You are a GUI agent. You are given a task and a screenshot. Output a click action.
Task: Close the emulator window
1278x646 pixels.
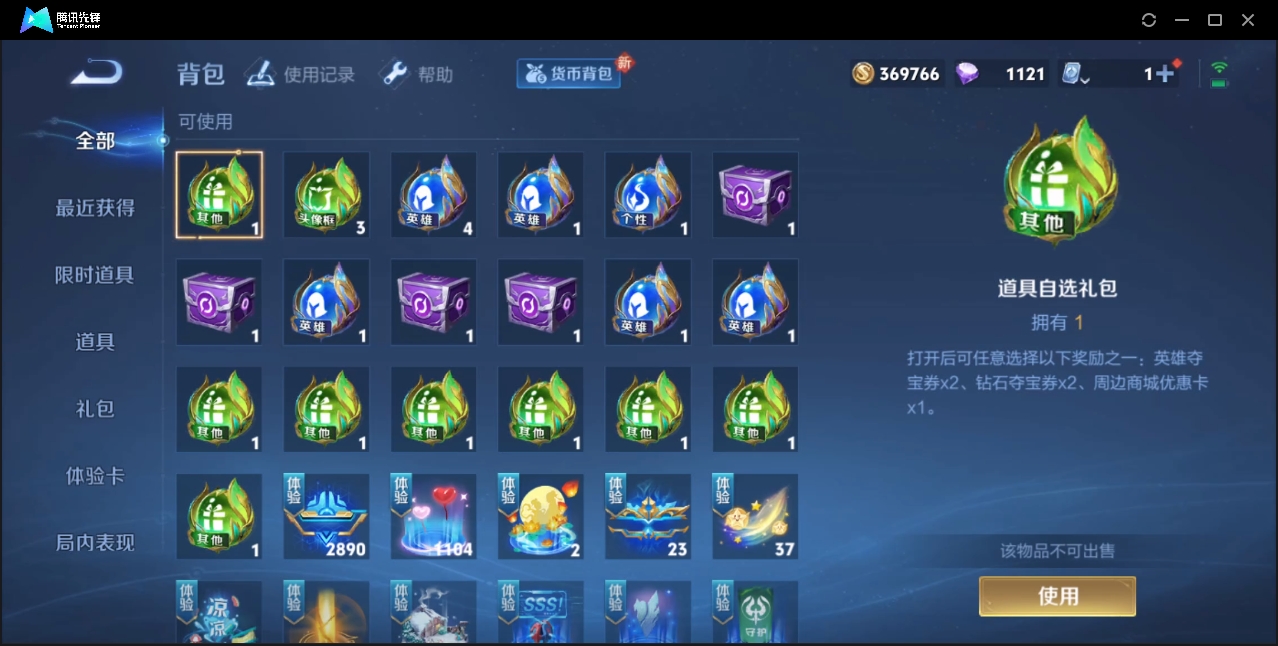1248,20
